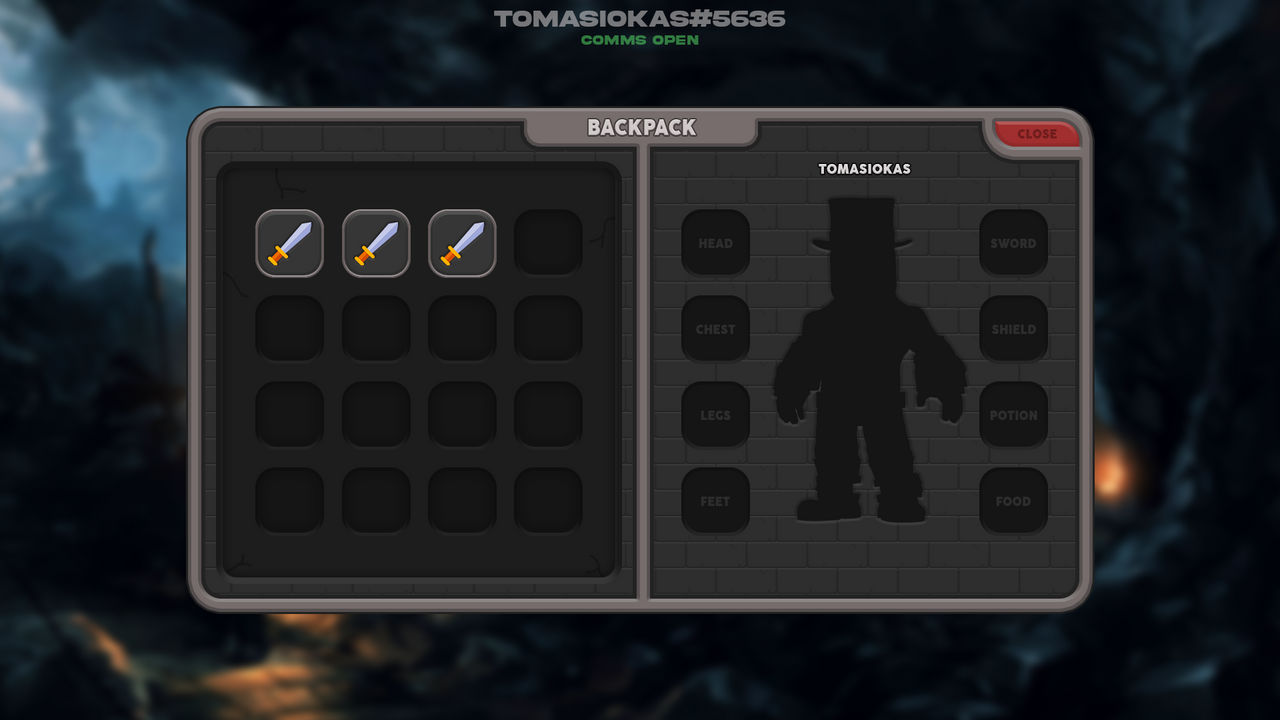1280x720 pixels.
Task: Open the POTION slot
Action: tap(1014, 415)
